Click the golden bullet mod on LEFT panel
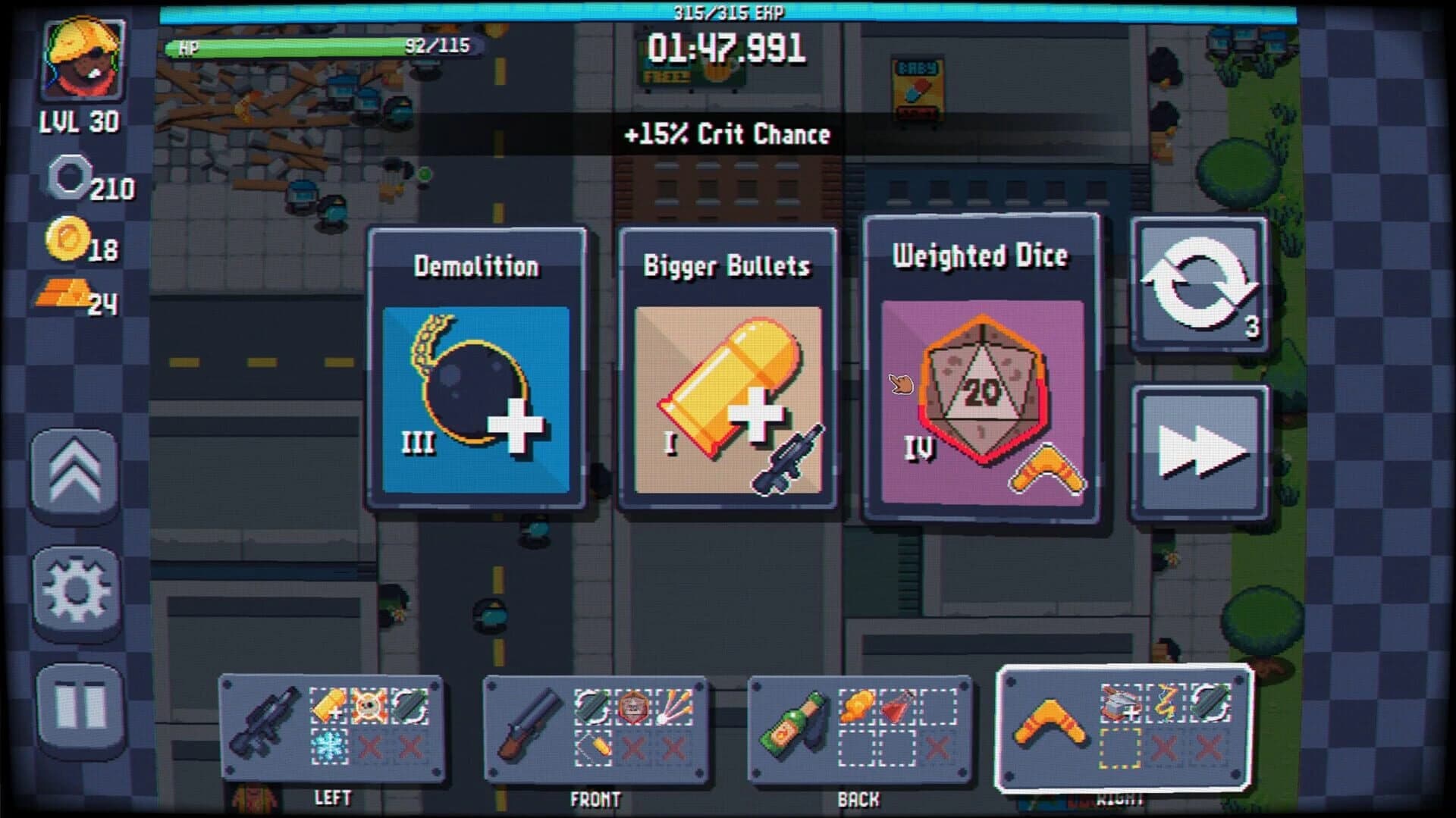 tap(328, 705)
